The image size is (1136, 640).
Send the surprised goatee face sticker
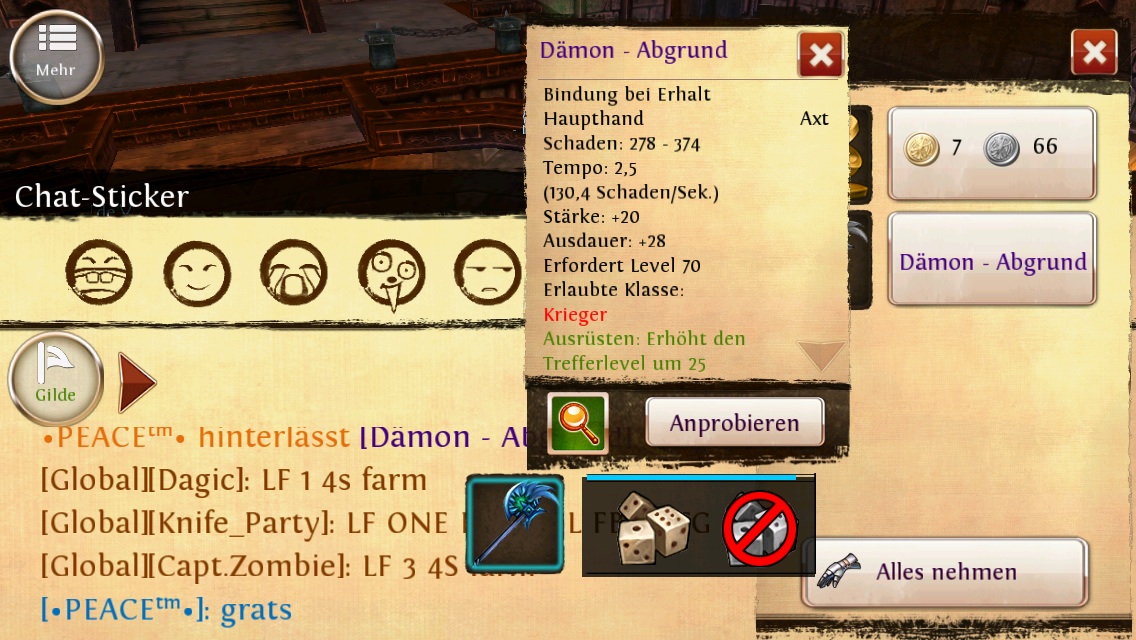392,272
